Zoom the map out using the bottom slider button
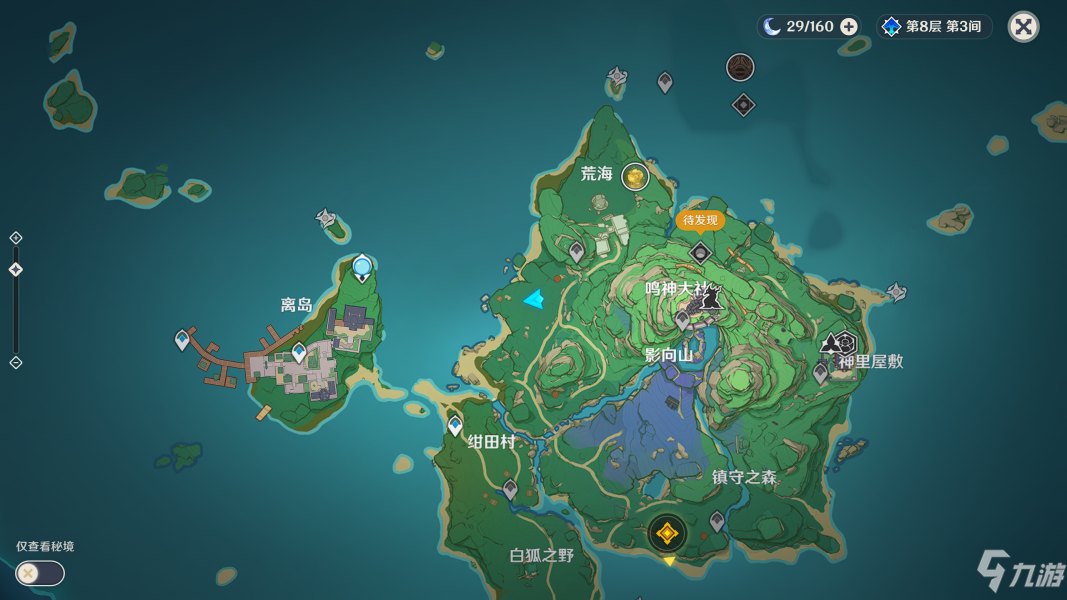 pos(16,362)
